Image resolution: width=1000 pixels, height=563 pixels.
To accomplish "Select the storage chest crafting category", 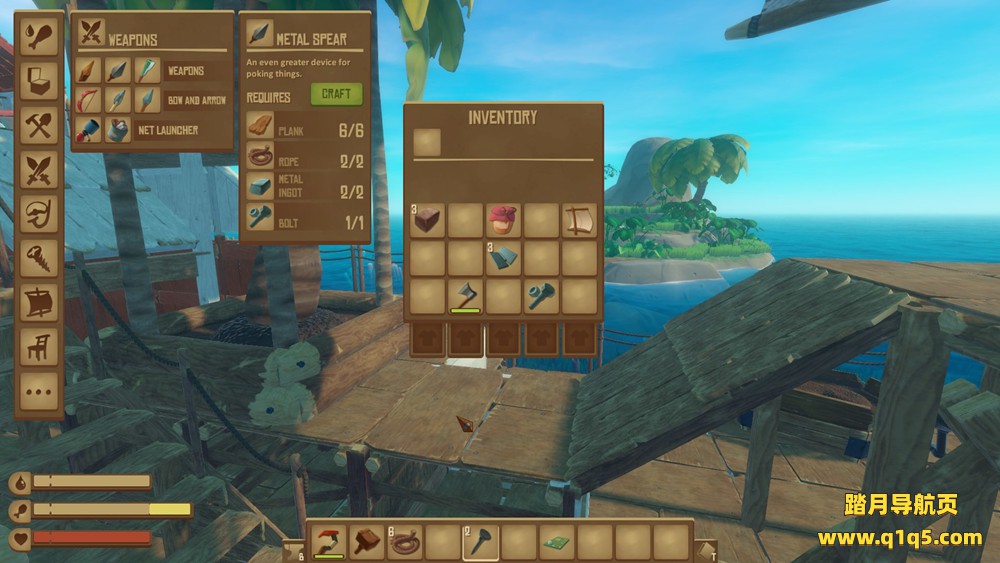I will point(39,81).
